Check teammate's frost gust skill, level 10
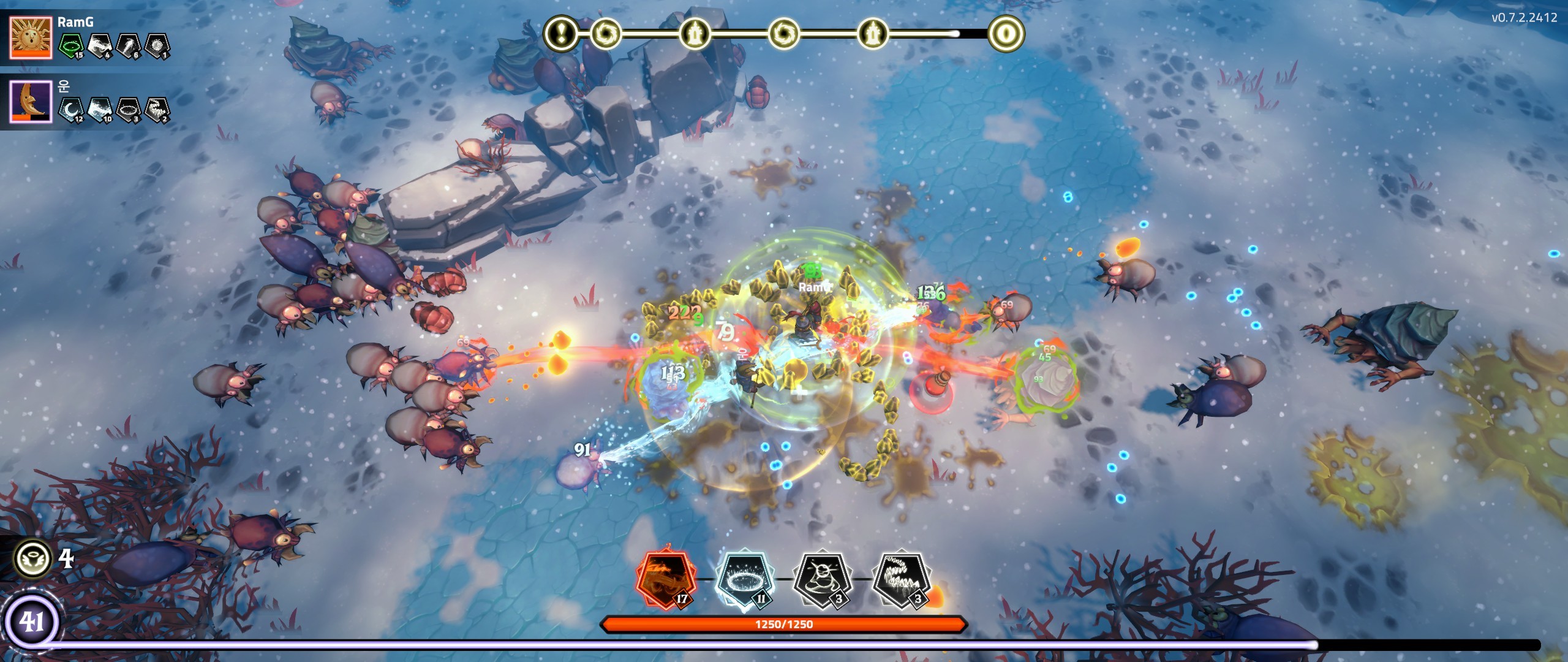The width and height of the screenshot is (1568, 662). point(100,110)
